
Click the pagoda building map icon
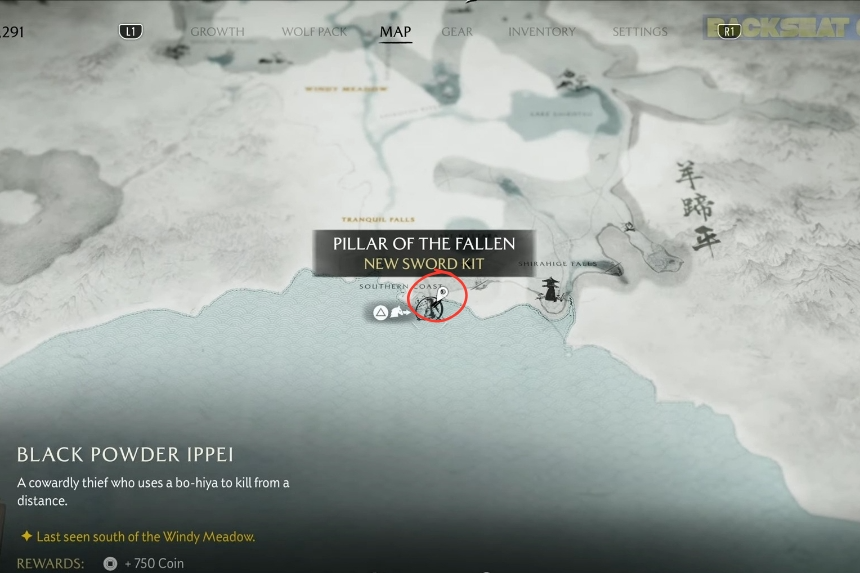click(551, 290)
